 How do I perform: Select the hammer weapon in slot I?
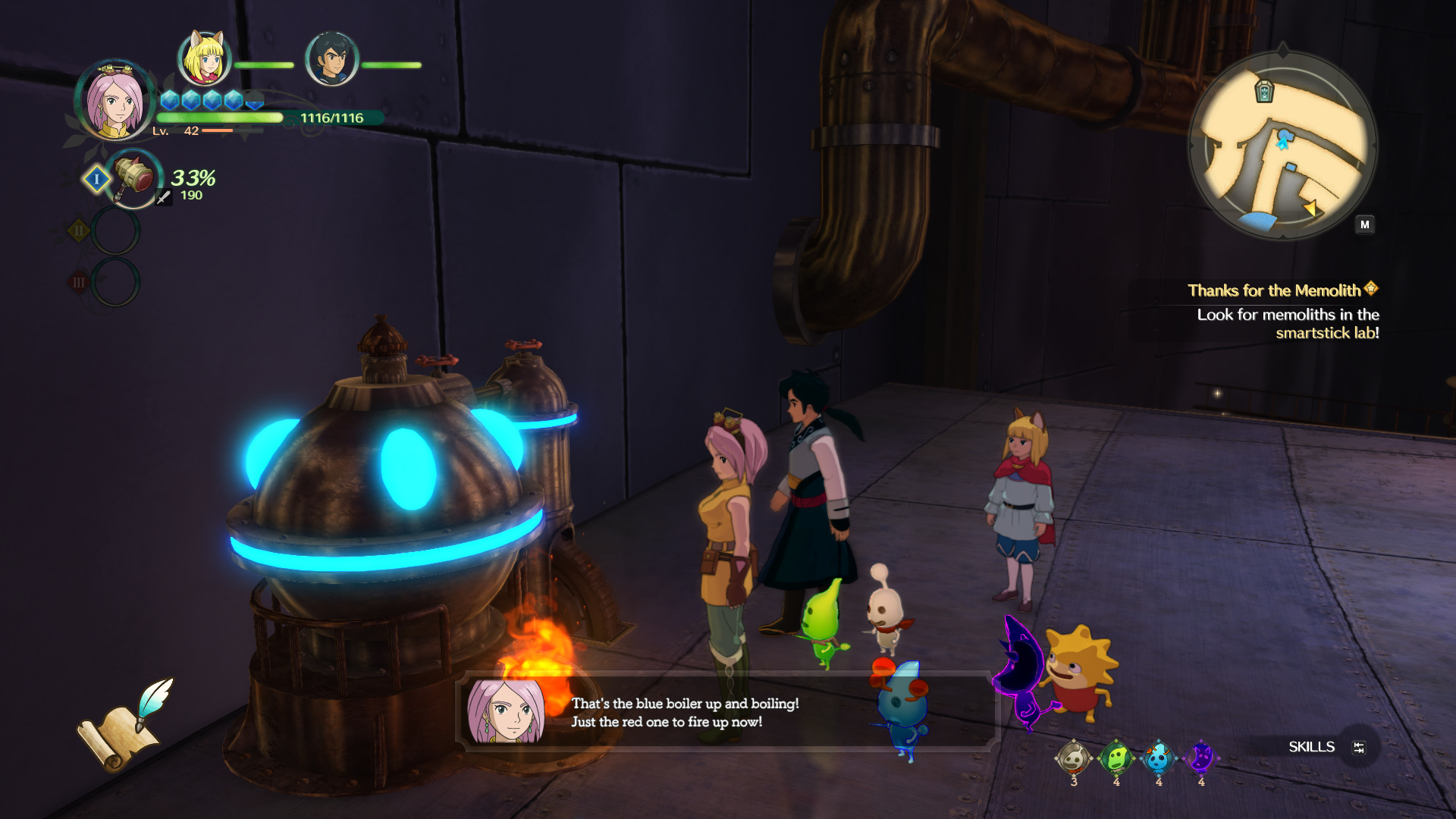coord(134,179)
